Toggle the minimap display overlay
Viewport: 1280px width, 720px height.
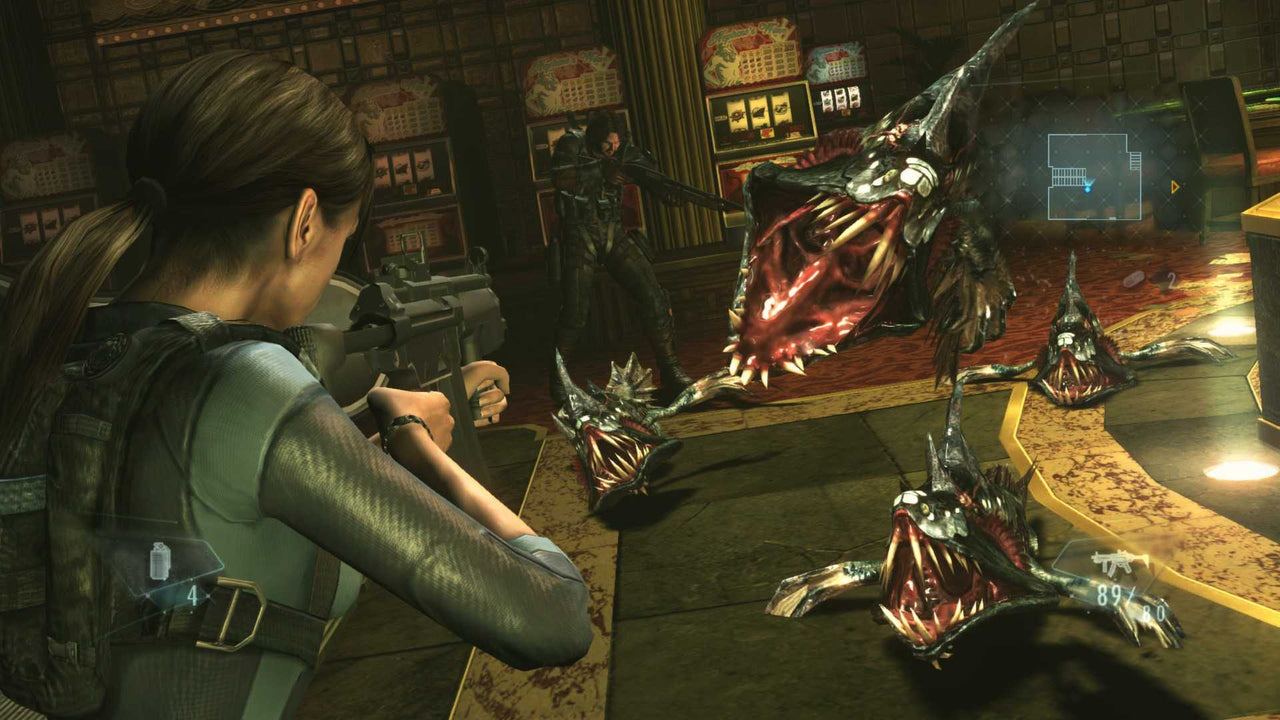pos(1095,175)
